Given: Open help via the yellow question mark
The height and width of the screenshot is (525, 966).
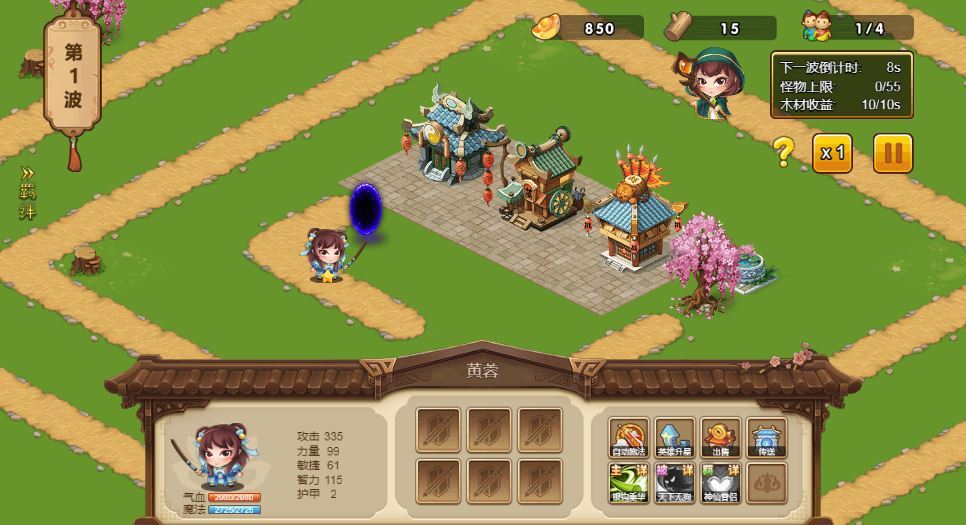Looking at the screenshot, I should point(784,152).
